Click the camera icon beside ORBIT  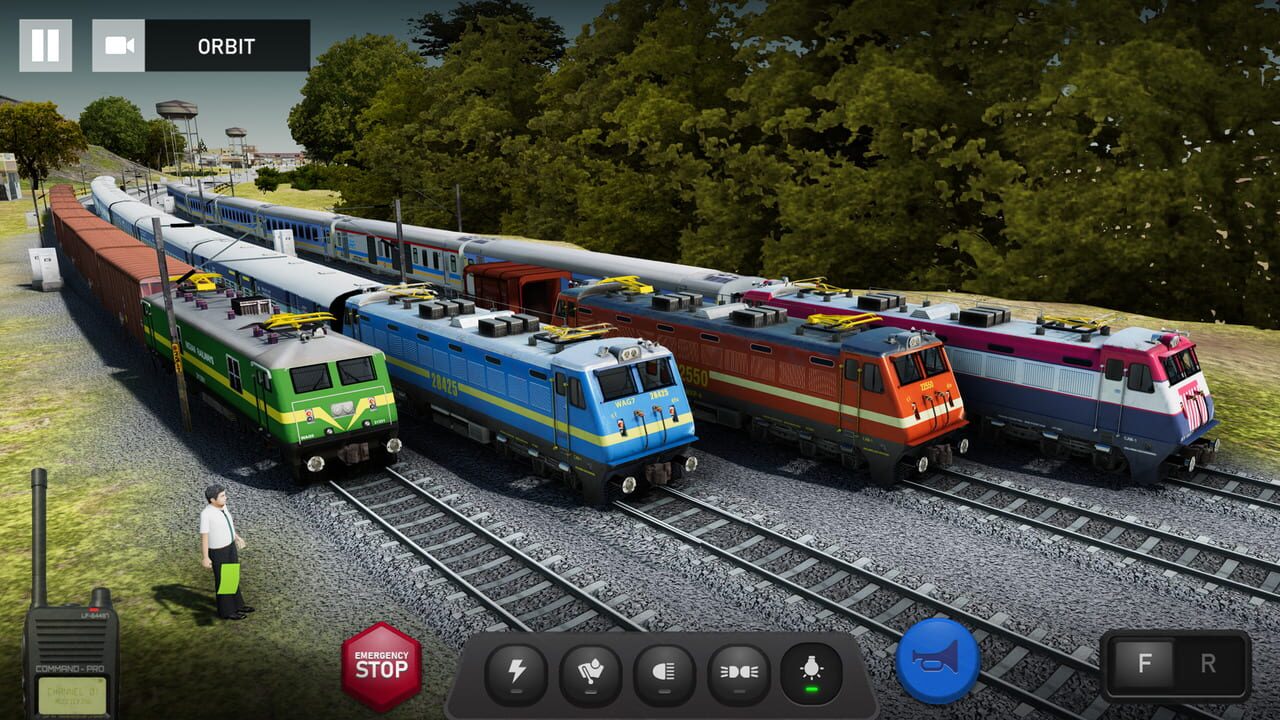[x=120, y=44]
